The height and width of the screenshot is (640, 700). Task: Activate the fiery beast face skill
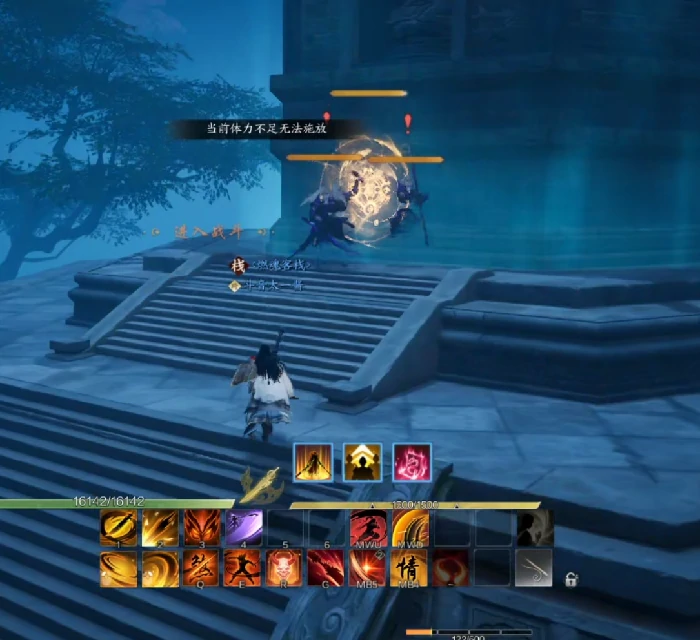pos(201,528)
